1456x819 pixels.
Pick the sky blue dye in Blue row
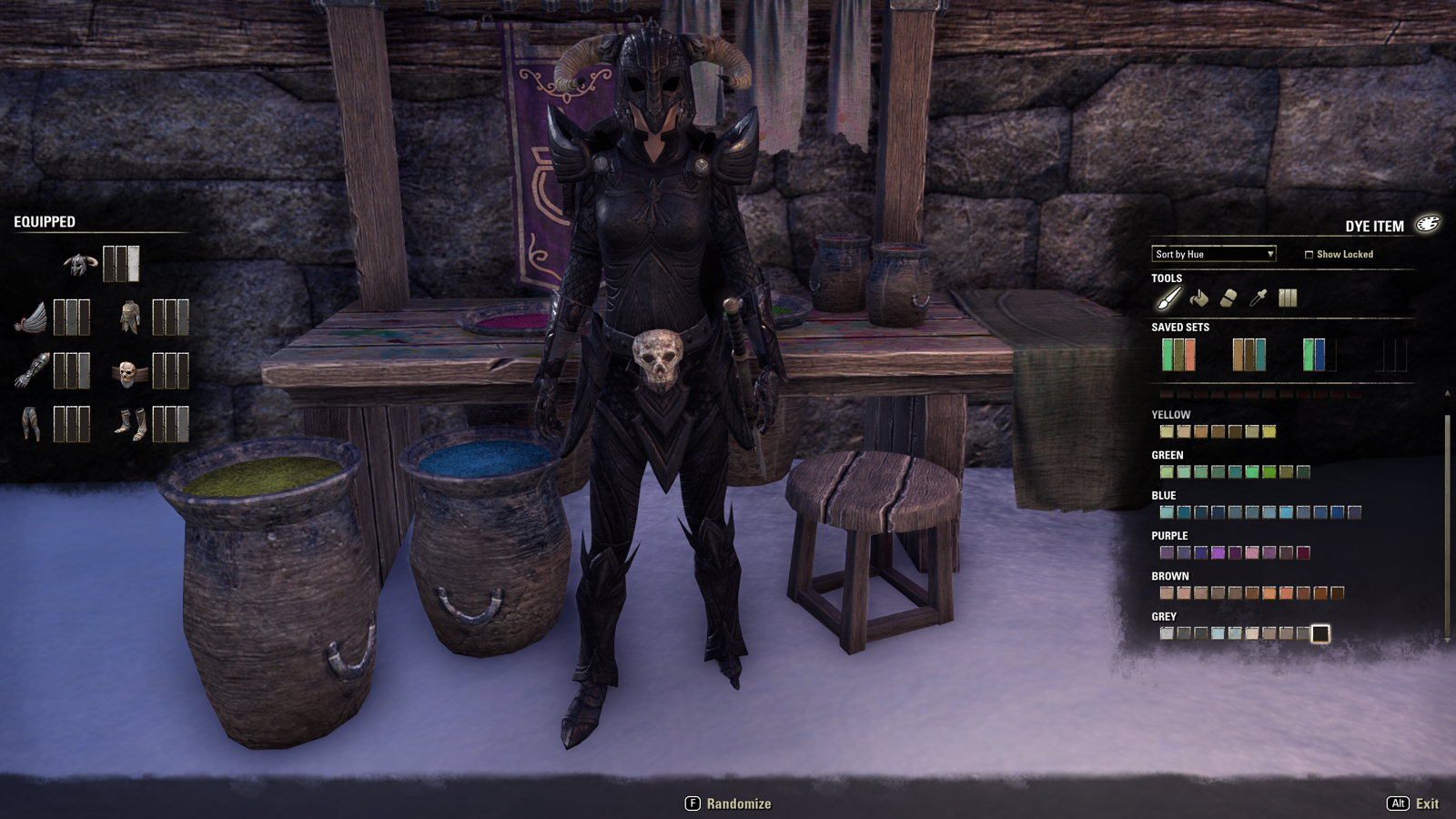tap(1286, 512)
